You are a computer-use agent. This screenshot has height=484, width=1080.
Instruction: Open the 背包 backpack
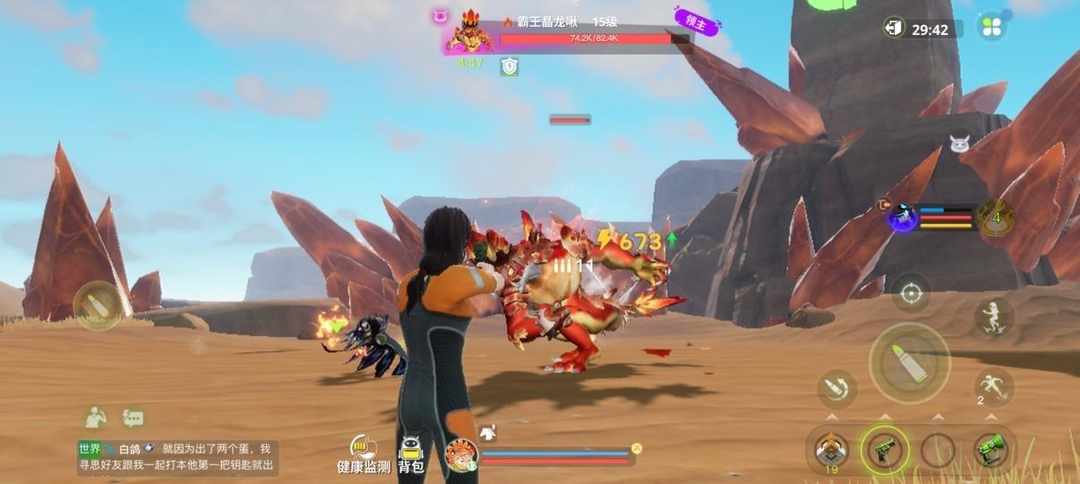pos(411,455)
